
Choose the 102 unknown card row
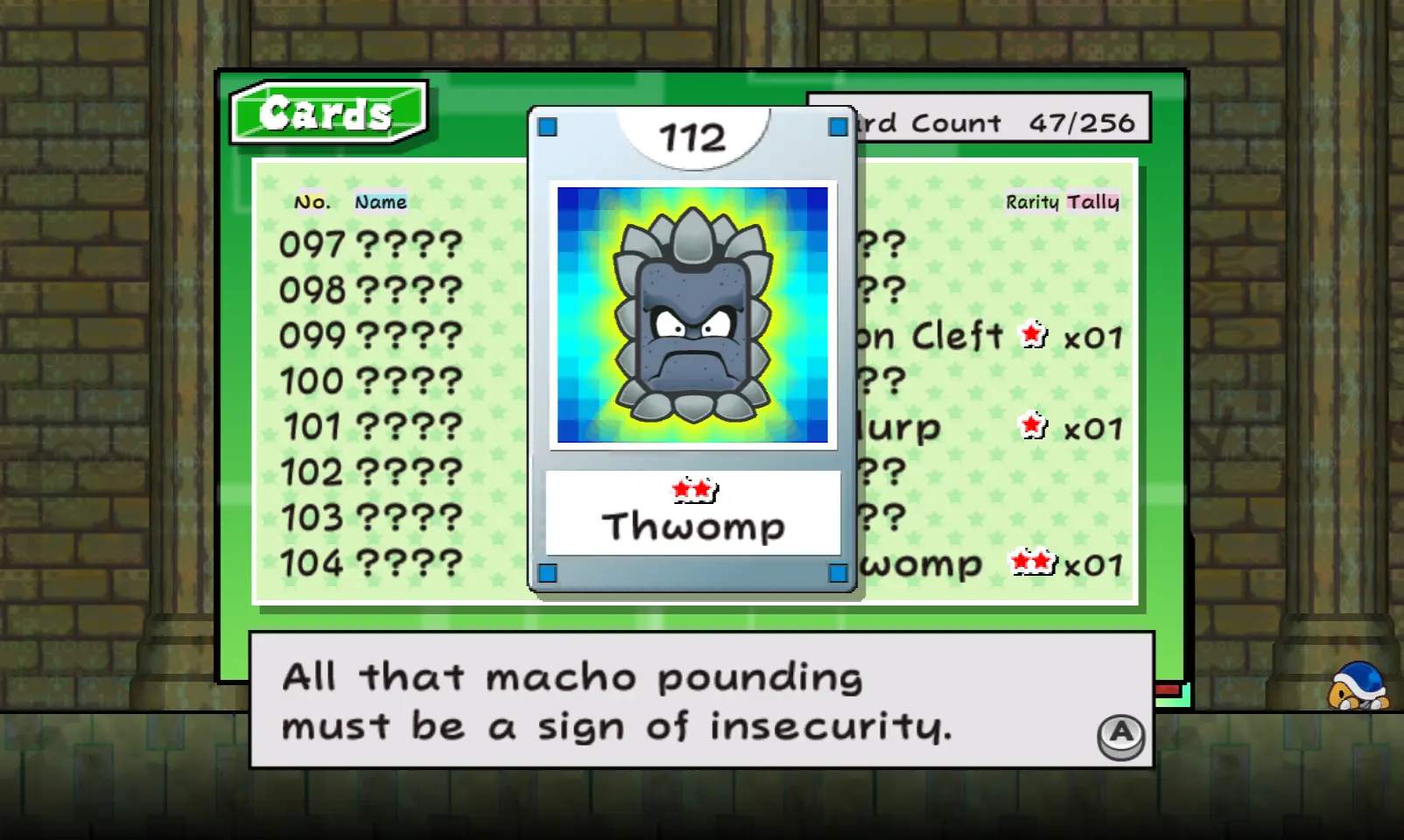click(x=370, y=472)
